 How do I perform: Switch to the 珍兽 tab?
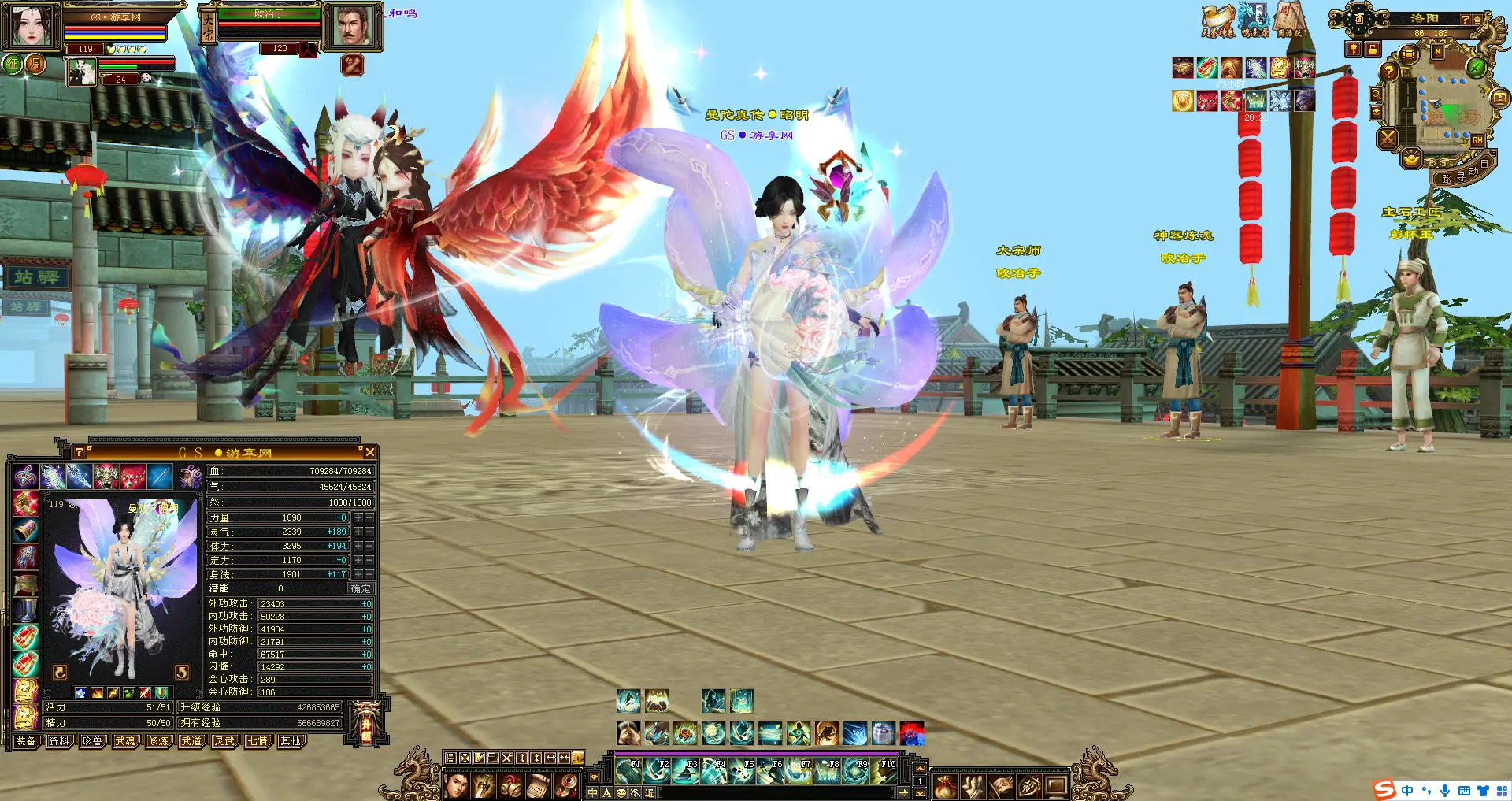coord(92,741)
